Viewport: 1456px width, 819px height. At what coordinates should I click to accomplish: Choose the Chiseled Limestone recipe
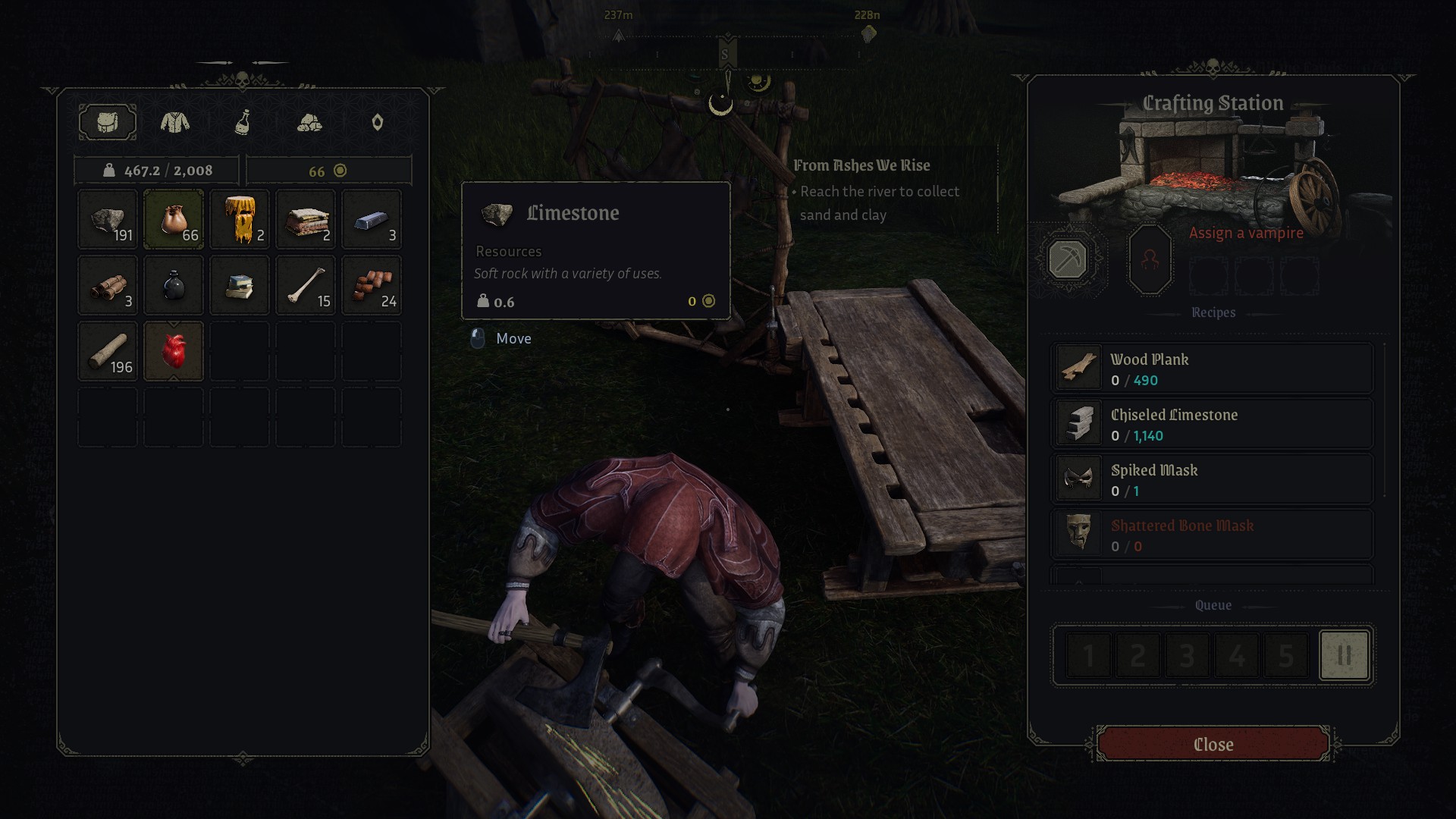point(1212,424)
